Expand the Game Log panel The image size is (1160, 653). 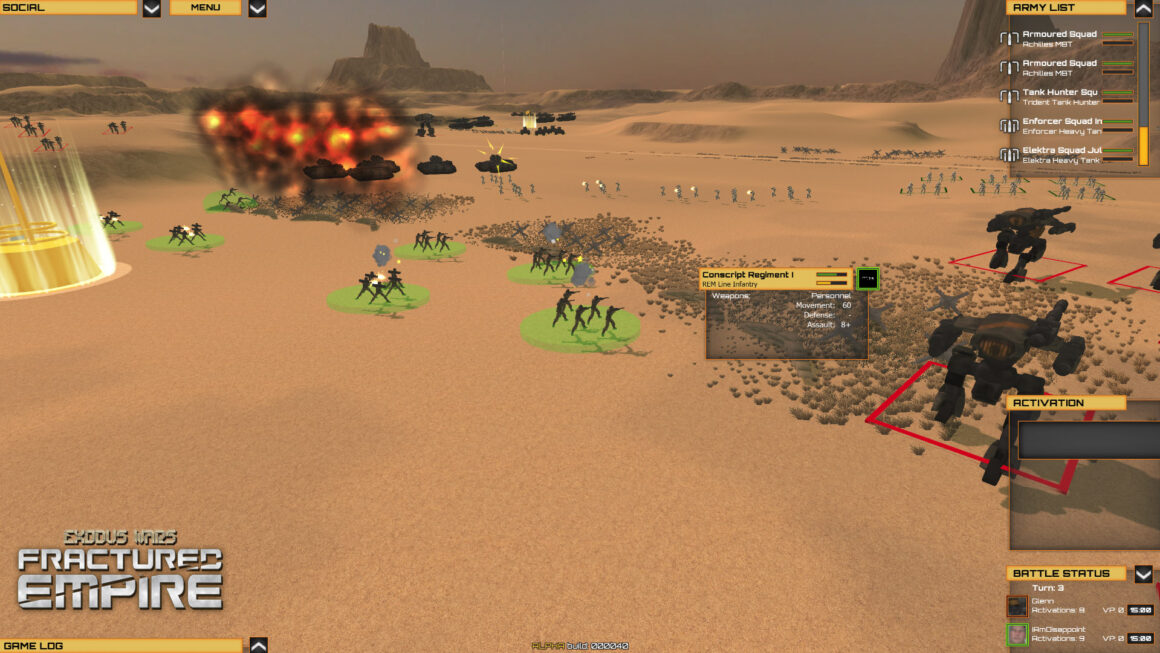pos(258,645)
